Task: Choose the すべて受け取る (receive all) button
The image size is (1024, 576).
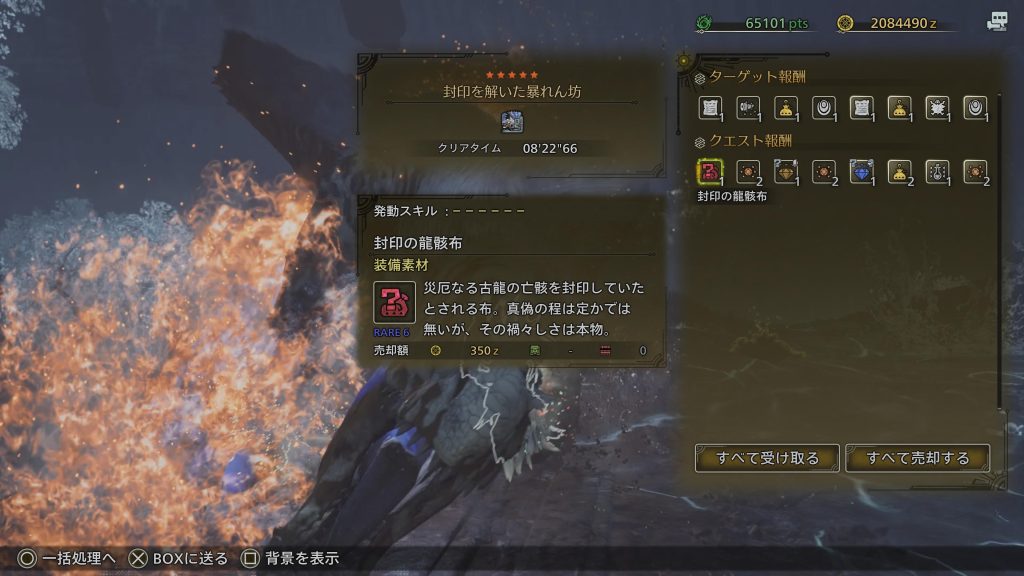Action: pos(767,458)
